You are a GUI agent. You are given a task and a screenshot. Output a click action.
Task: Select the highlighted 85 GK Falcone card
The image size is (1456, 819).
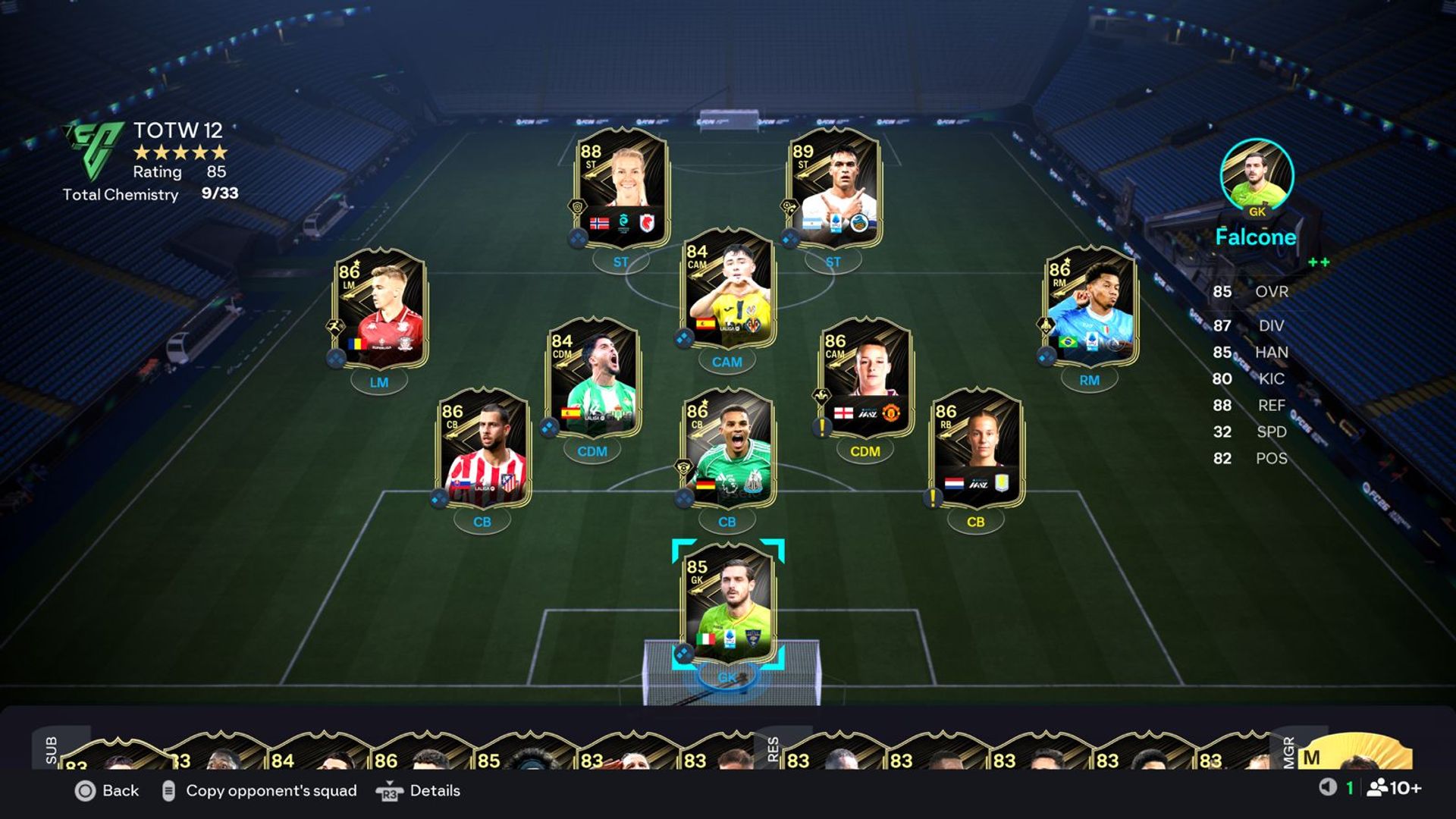(x=728, y=603)
